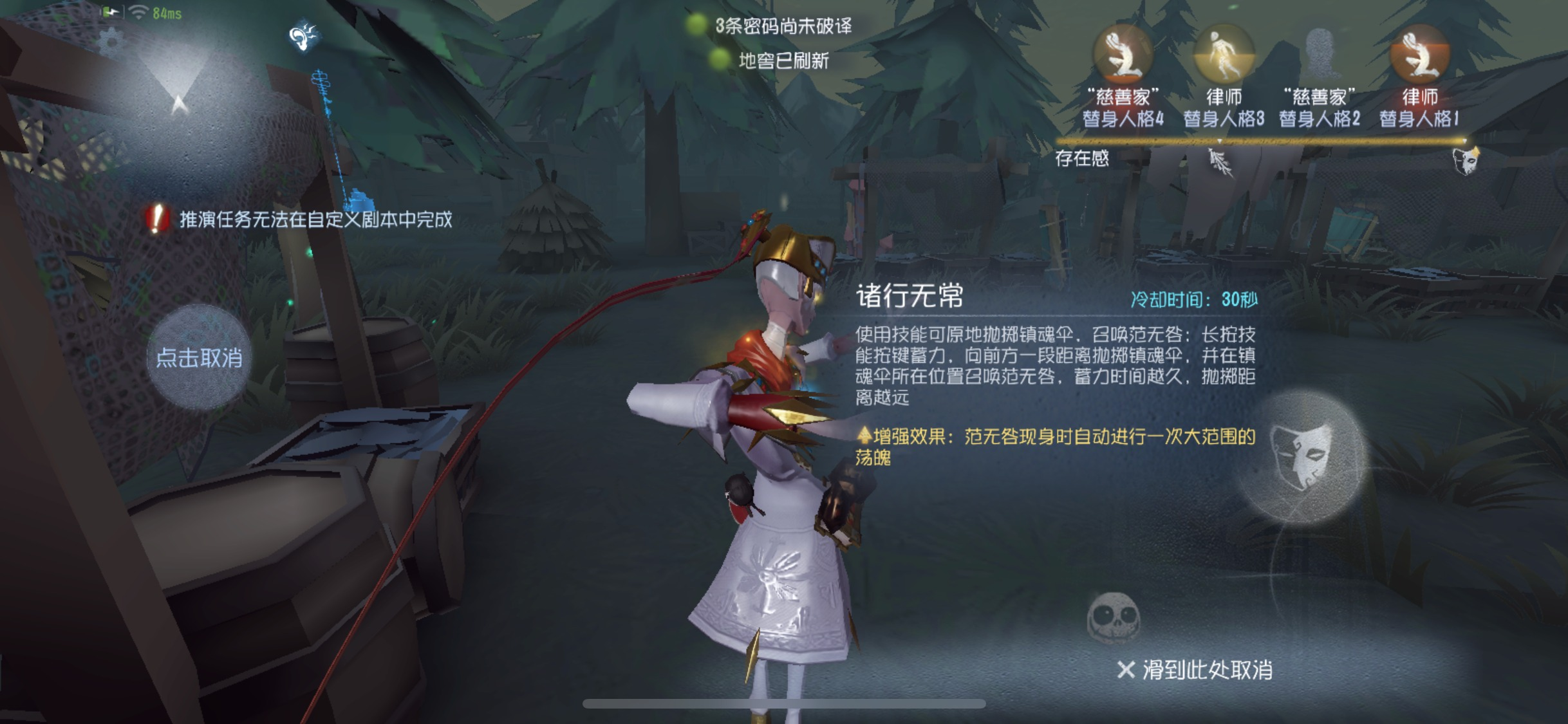The width and height of the screenshot is (1568, 724).
Task: Expand the arrow at the presence bar's right end
Action: [1464, 141]
